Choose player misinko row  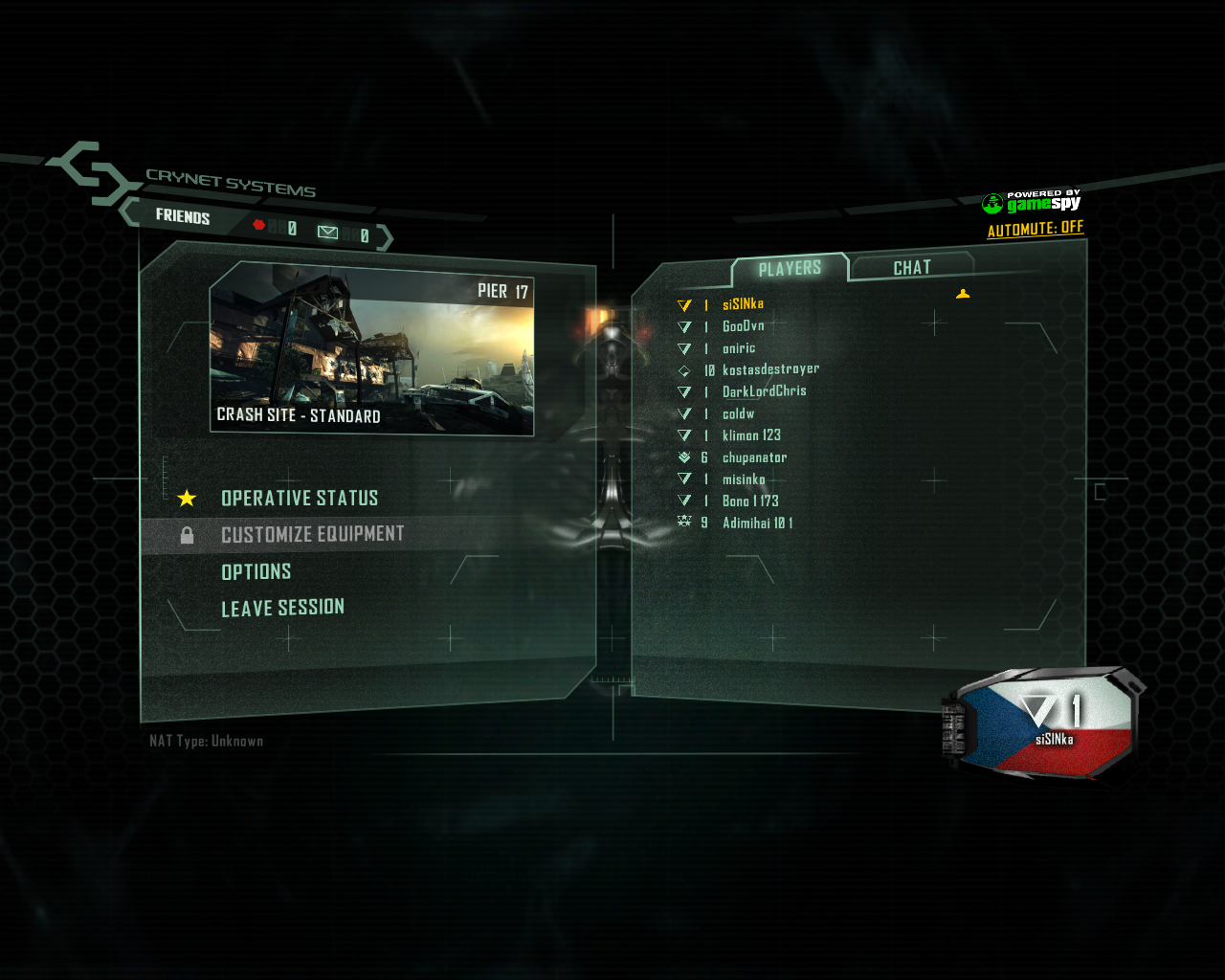pos(744,479)
